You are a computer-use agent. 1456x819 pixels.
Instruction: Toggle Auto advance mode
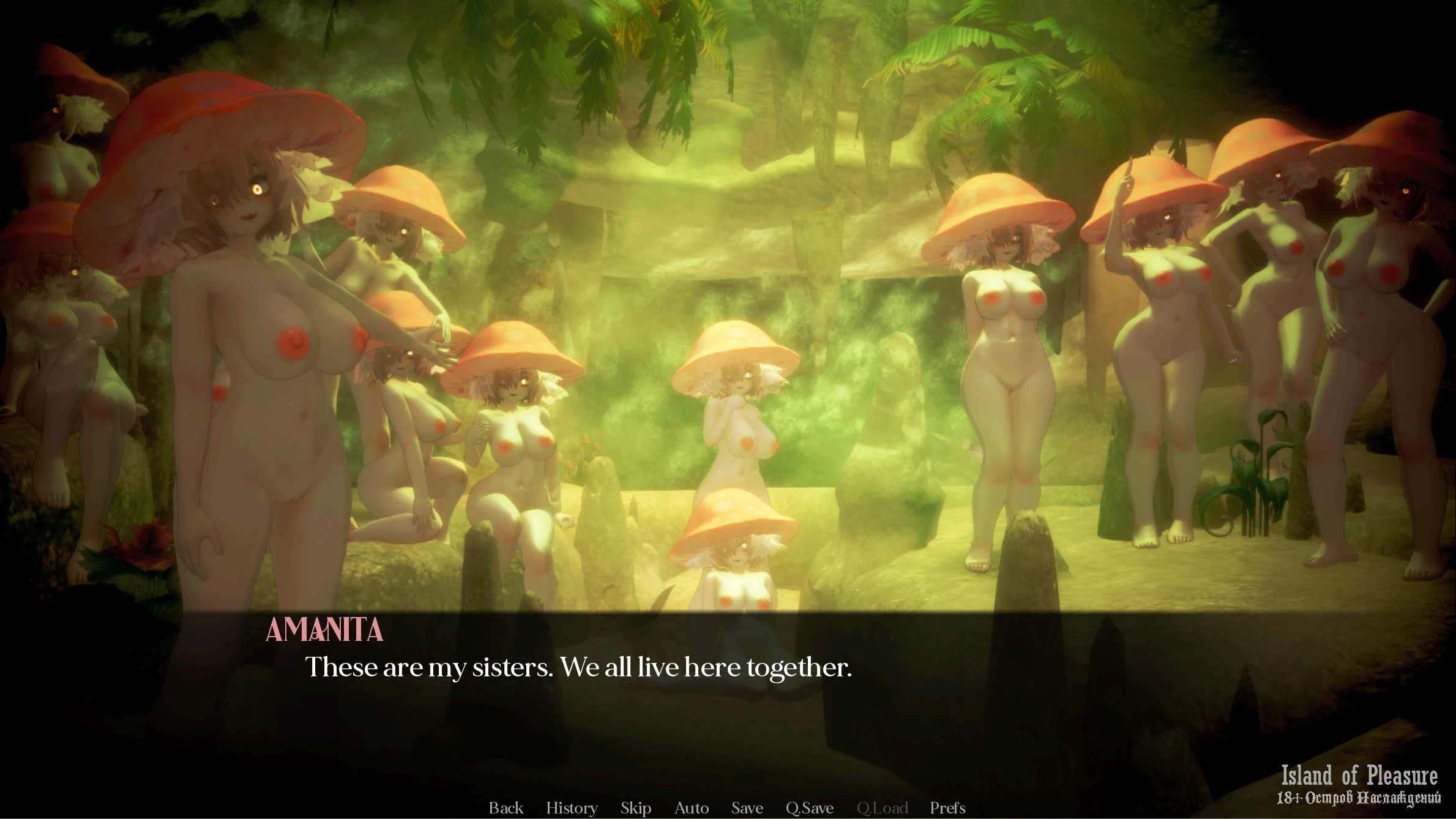pyautogui.click(x=691, y=808)
